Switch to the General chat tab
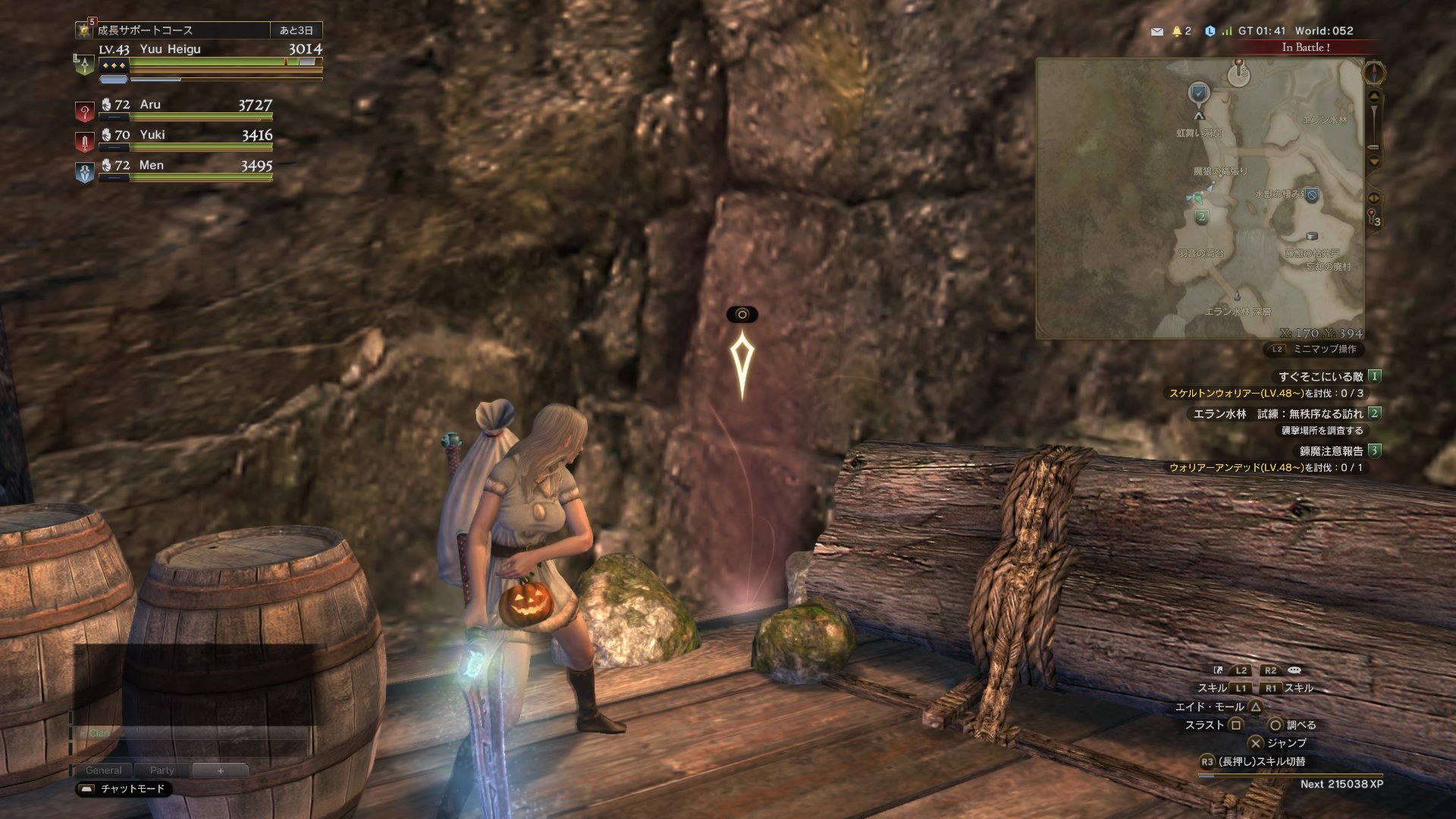Screen dimensions: 1456x819 click(104, 770)
